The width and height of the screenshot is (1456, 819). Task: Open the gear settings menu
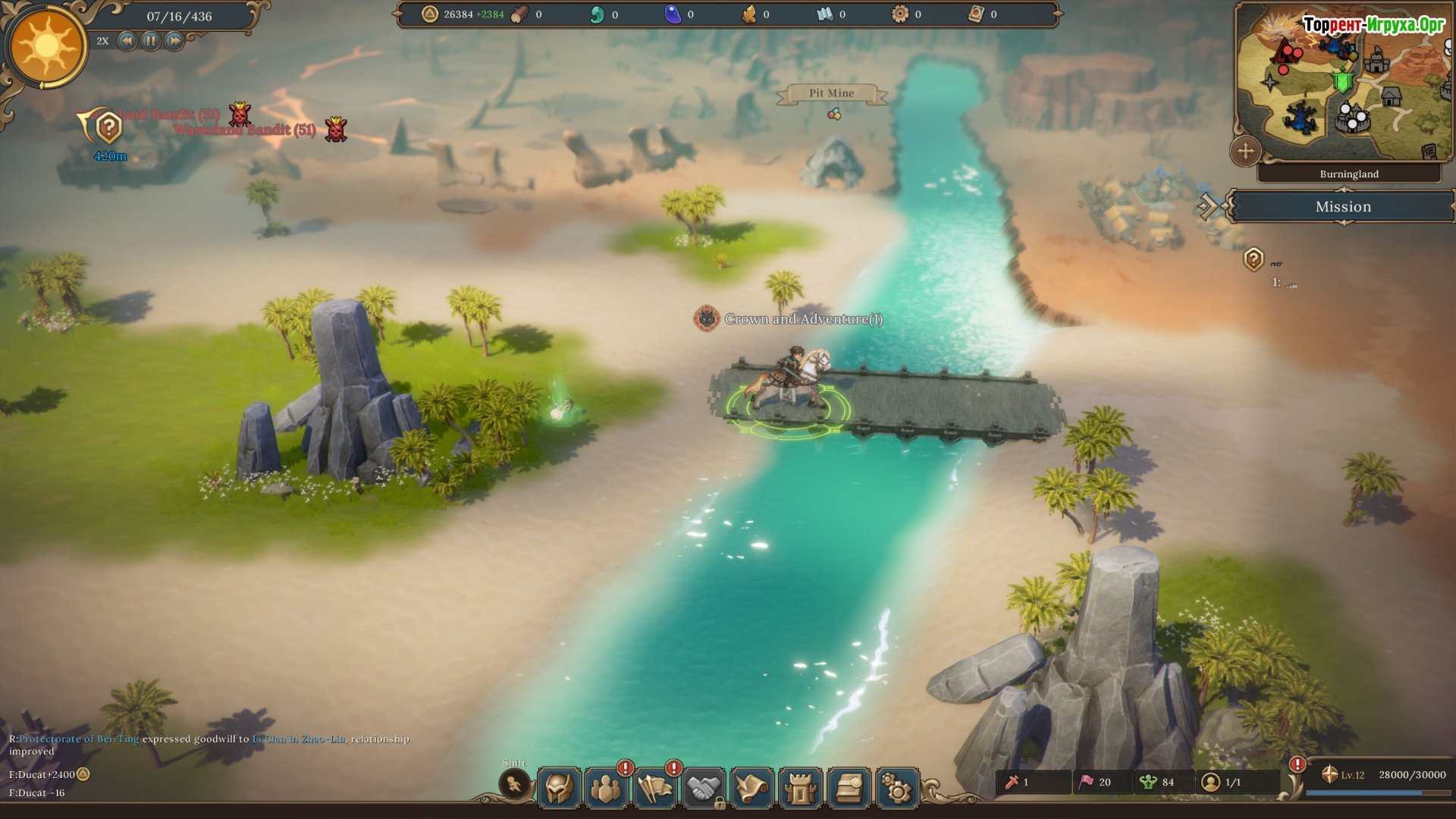(x=897, y=788)
